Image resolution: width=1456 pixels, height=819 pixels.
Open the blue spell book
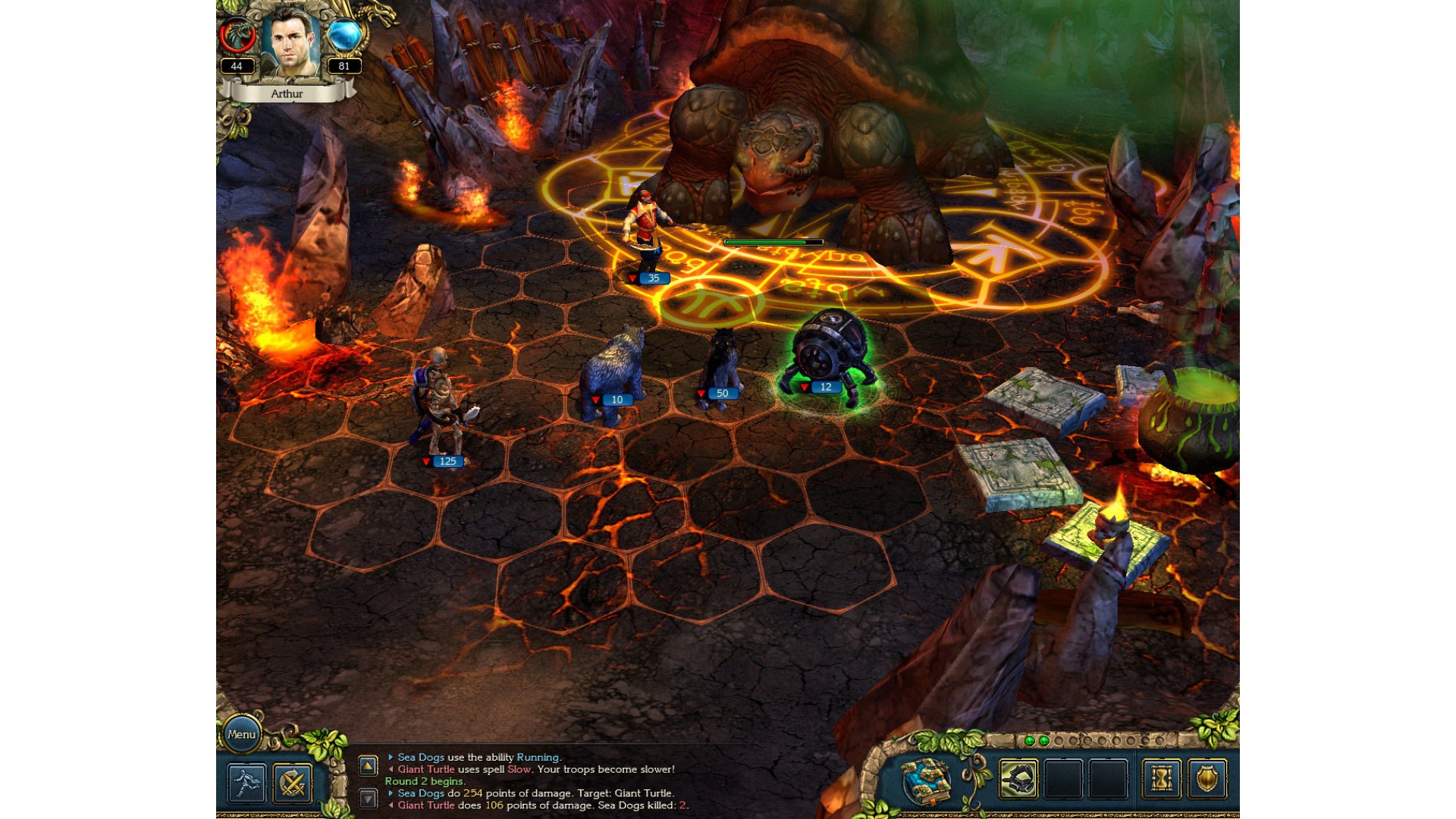tap(927, 780)
